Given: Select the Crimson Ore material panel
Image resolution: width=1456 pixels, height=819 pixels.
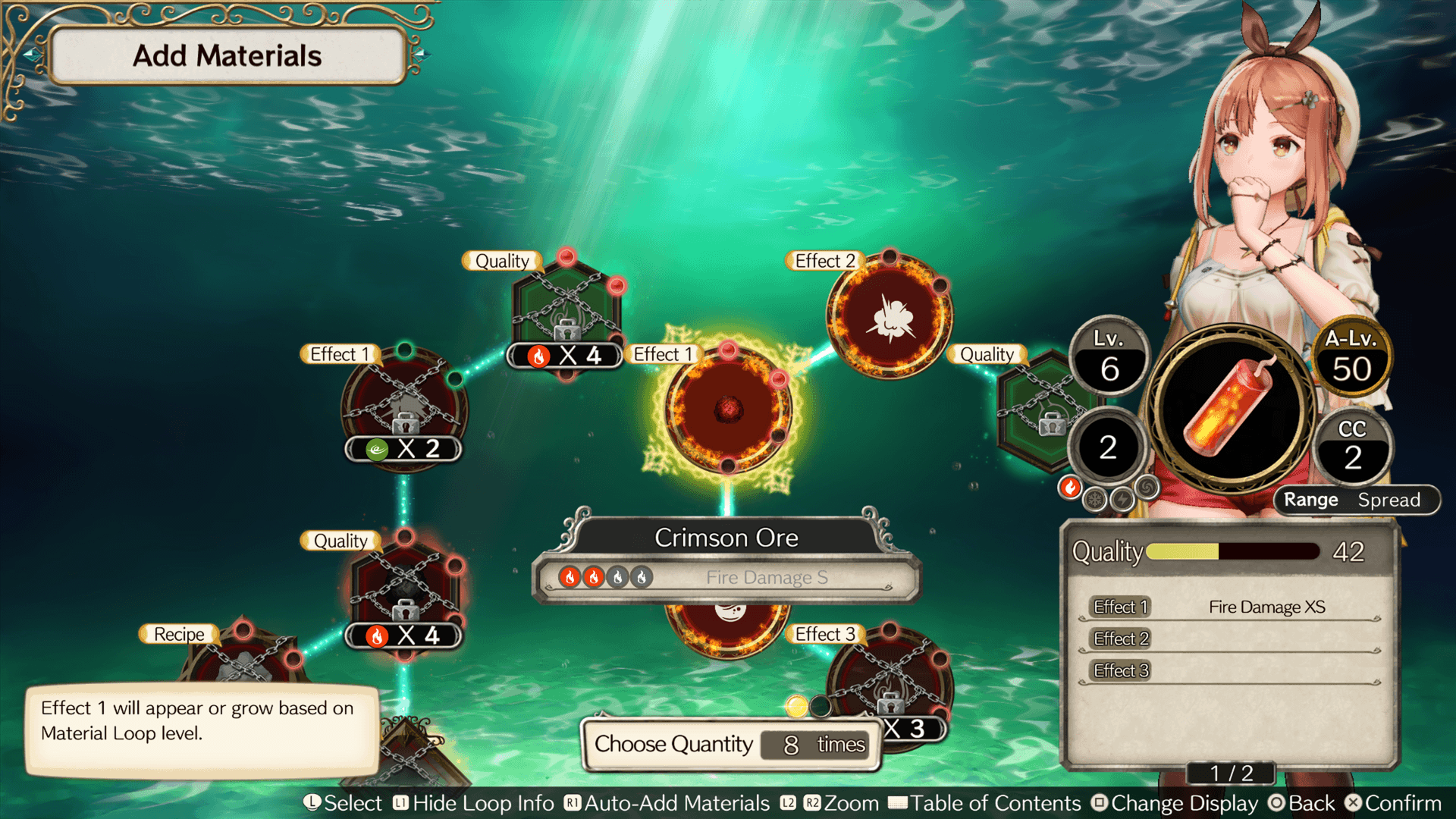Looking at the screenshot, I should [x=726, y=561].
